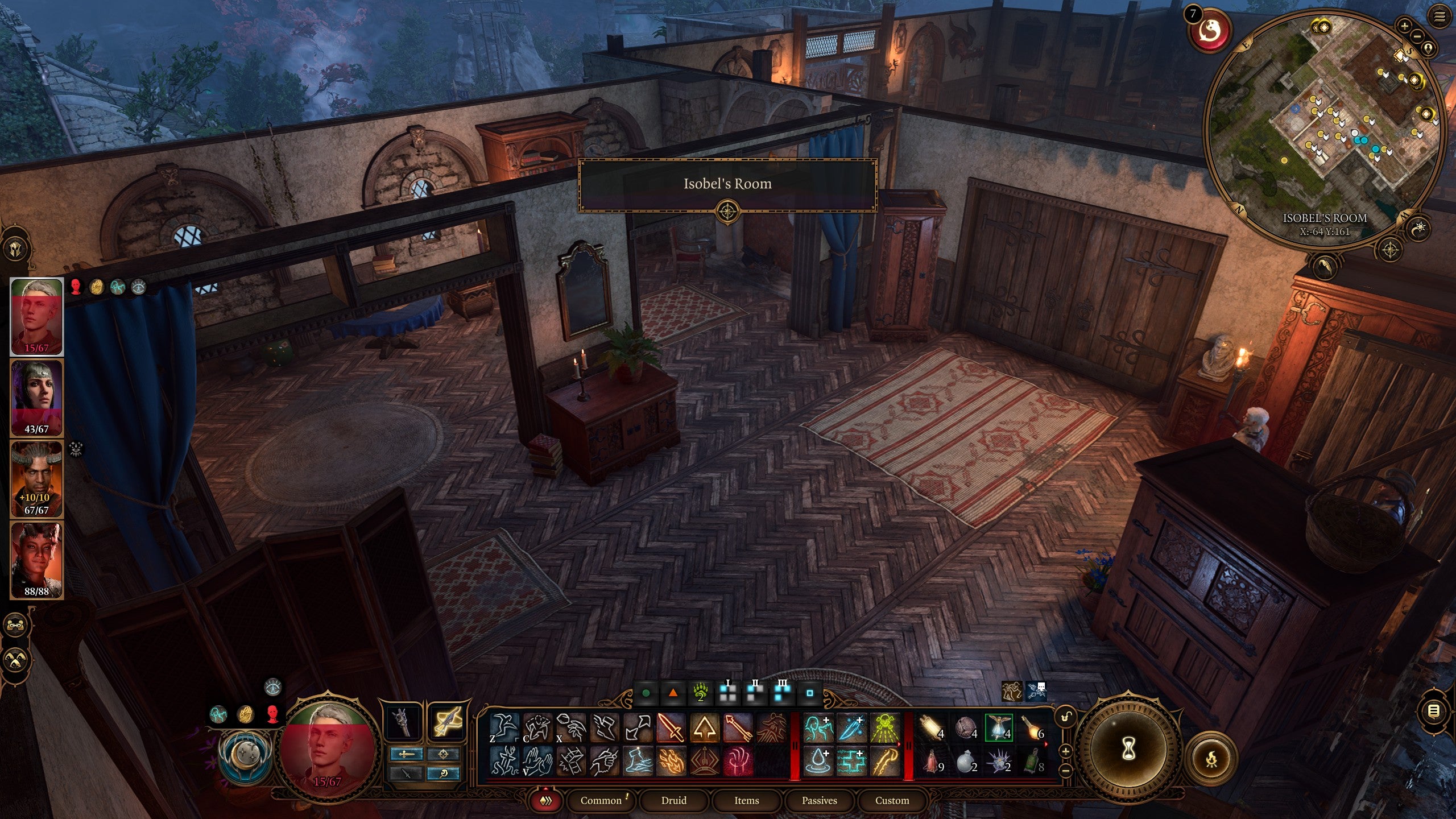Switch to the Druid hotbar tab
The width and height of the screenshot is (1456, 819).
(674, 800)
